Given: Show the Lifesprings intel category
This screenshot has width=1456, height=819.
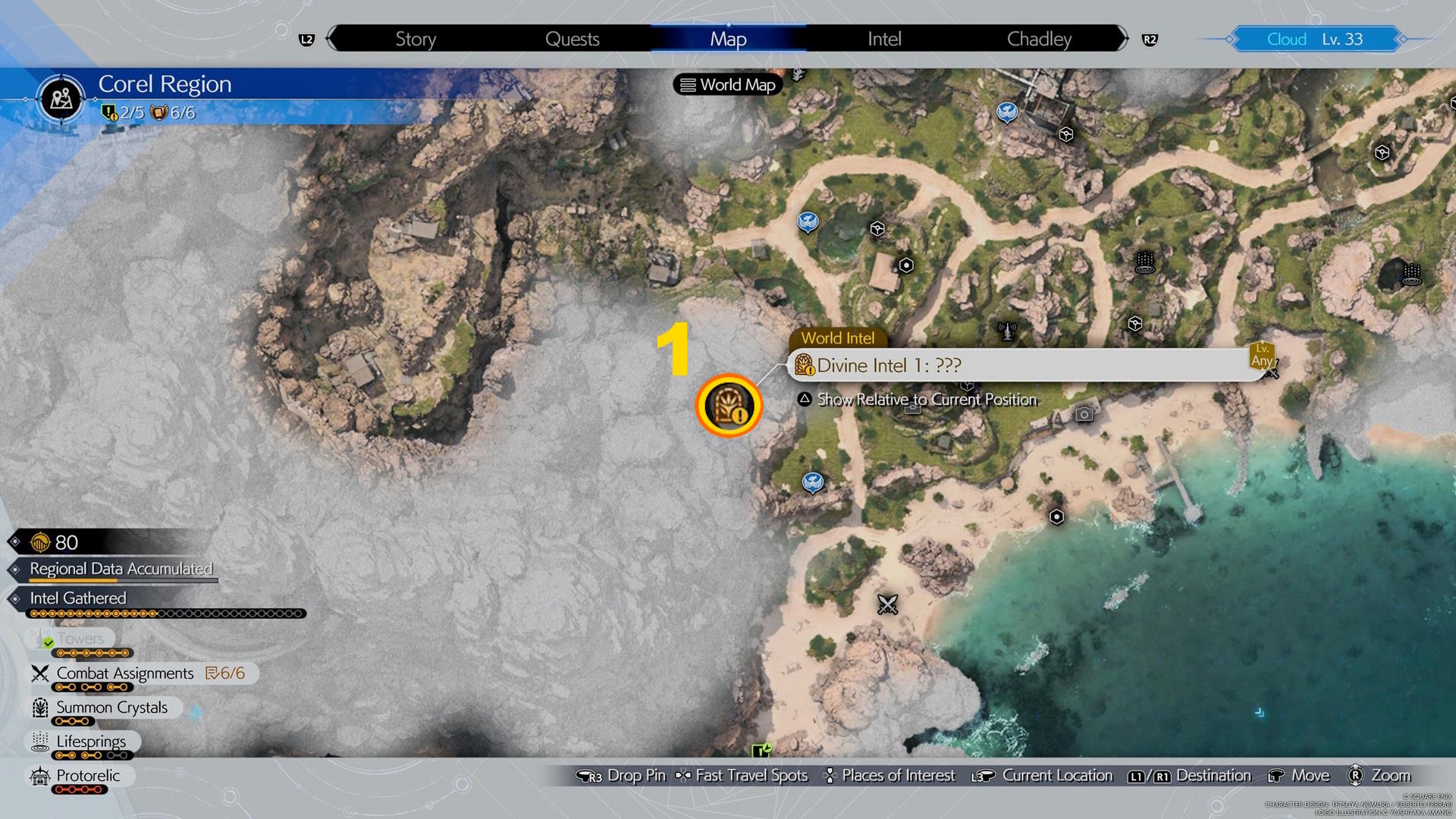Looking at the screenshot, I should [x=91, y=742].
